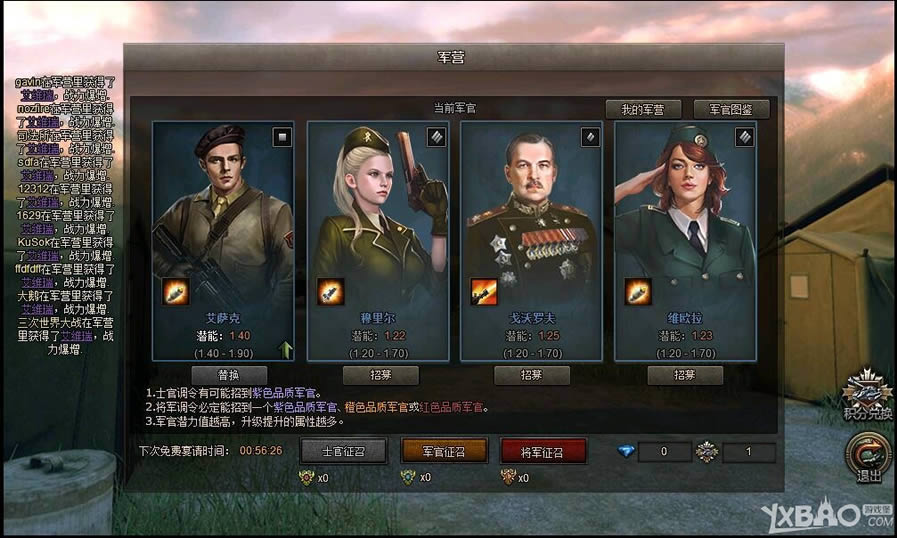The height and width of the screenshot is (538, 897).
Task: Activate 士官征召 sergeant recruitment
Action: coord(343,450)
